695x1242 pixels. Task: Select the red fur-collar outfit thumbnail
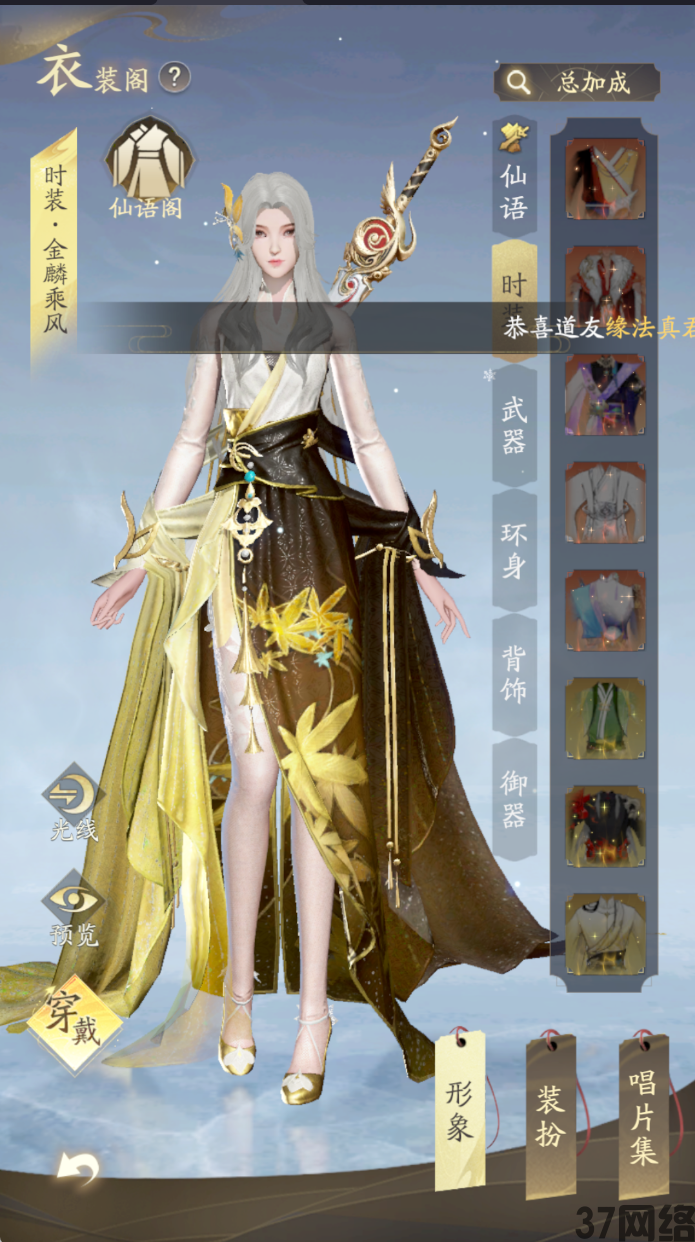pyautogui.click(x=605, y=286)
